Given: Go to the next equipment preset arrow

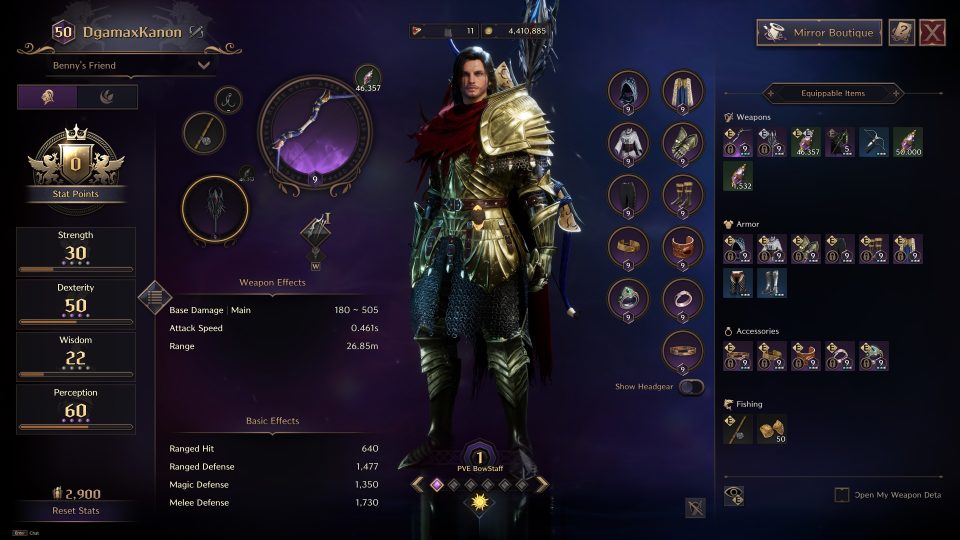Looking at the screenshot, I should (542, 484).
